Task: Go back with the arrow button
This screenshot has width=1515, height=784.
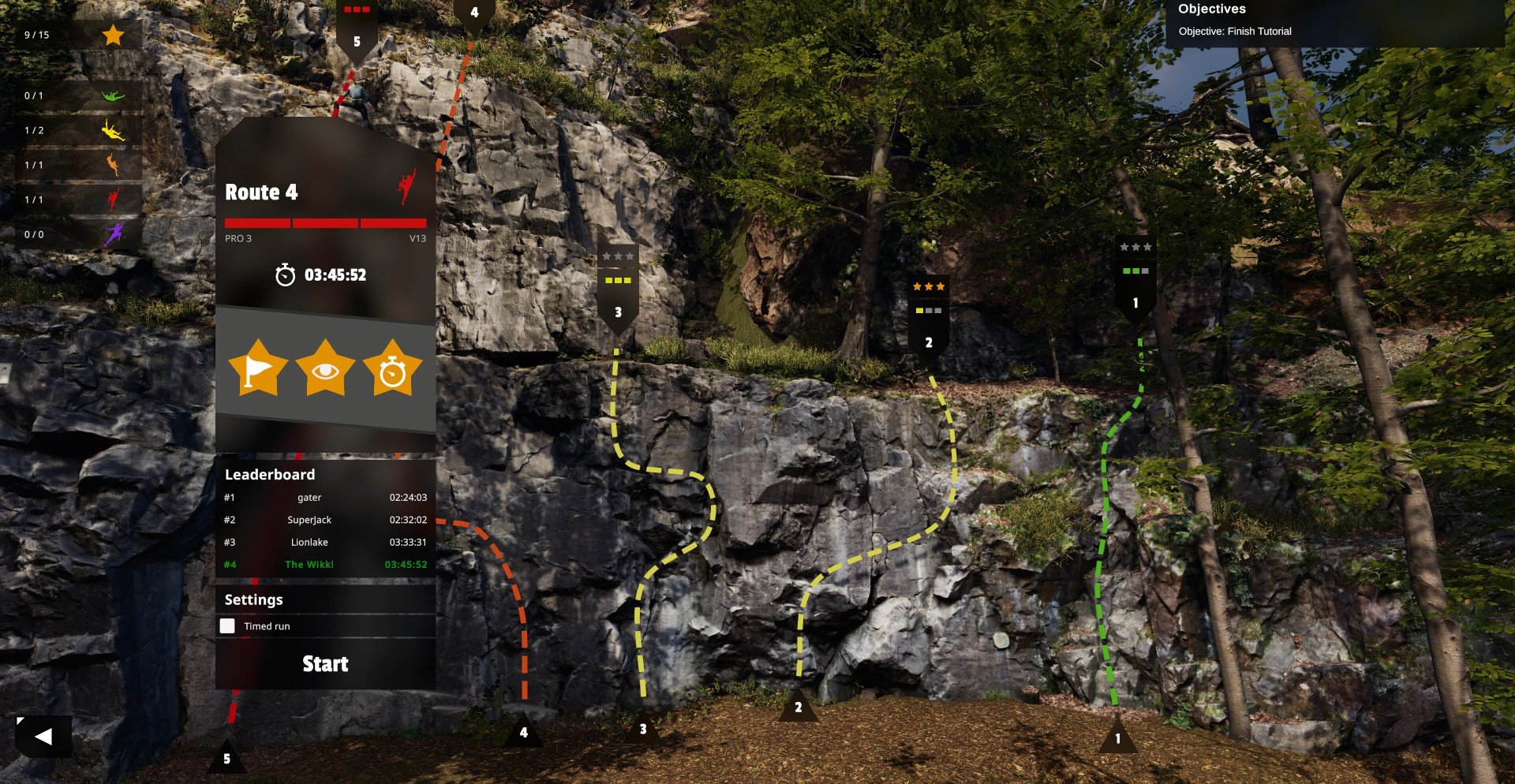Action: (x=44, y=737)
